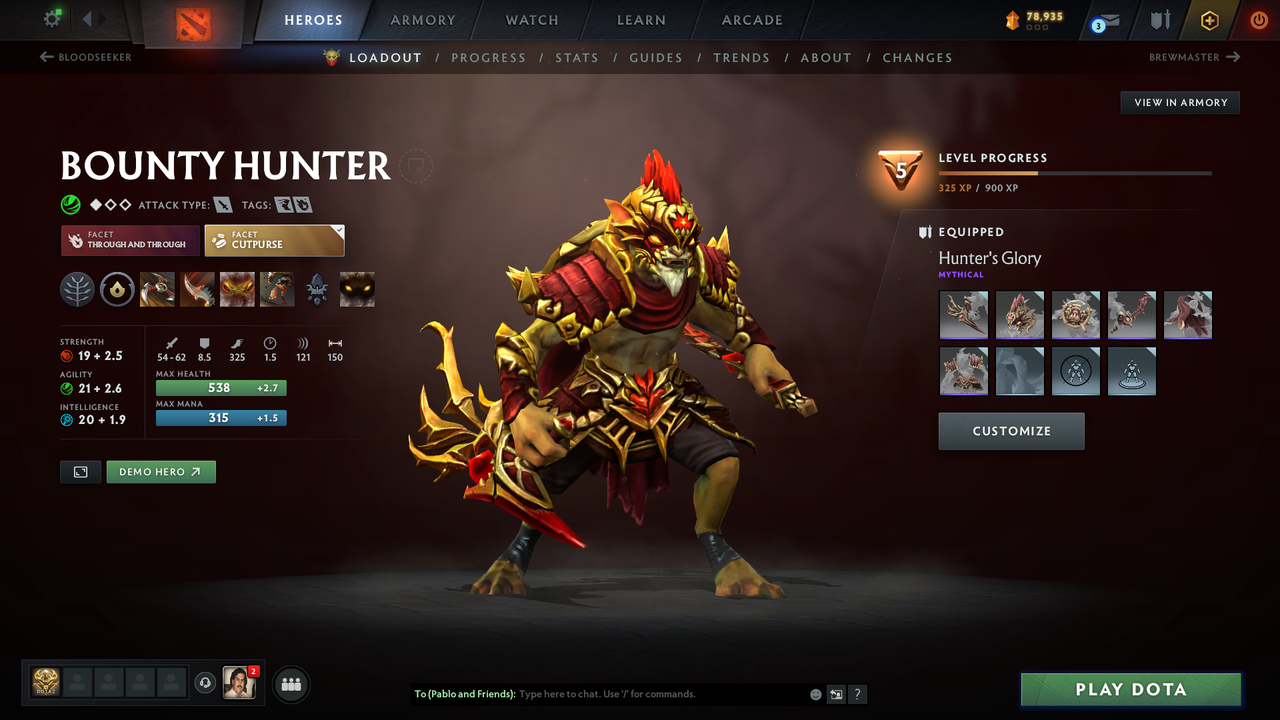Image resolution: width=1280 pixels, height=720 pixels.
Task: Select the Through and Through facet
Action: [130, 240]
